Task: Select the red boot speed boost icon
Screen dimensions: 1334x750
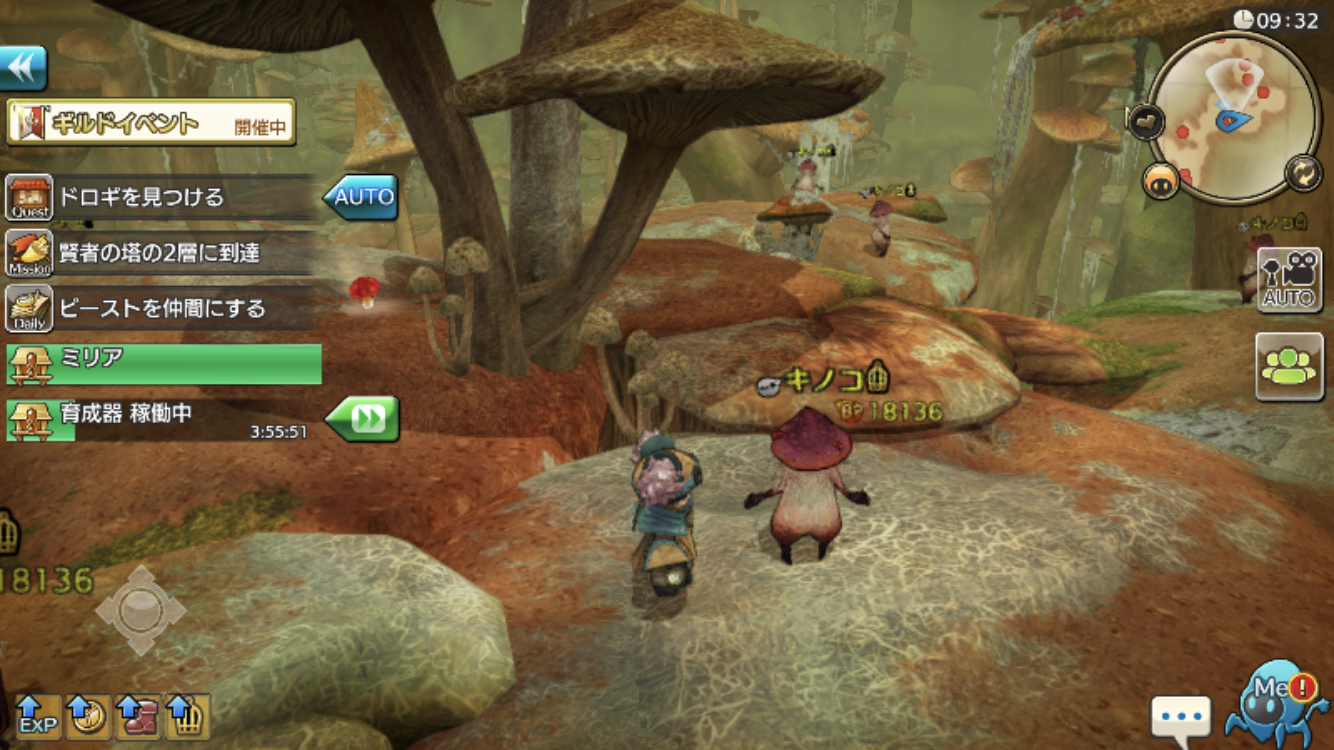Action: [x=138, y=717]
